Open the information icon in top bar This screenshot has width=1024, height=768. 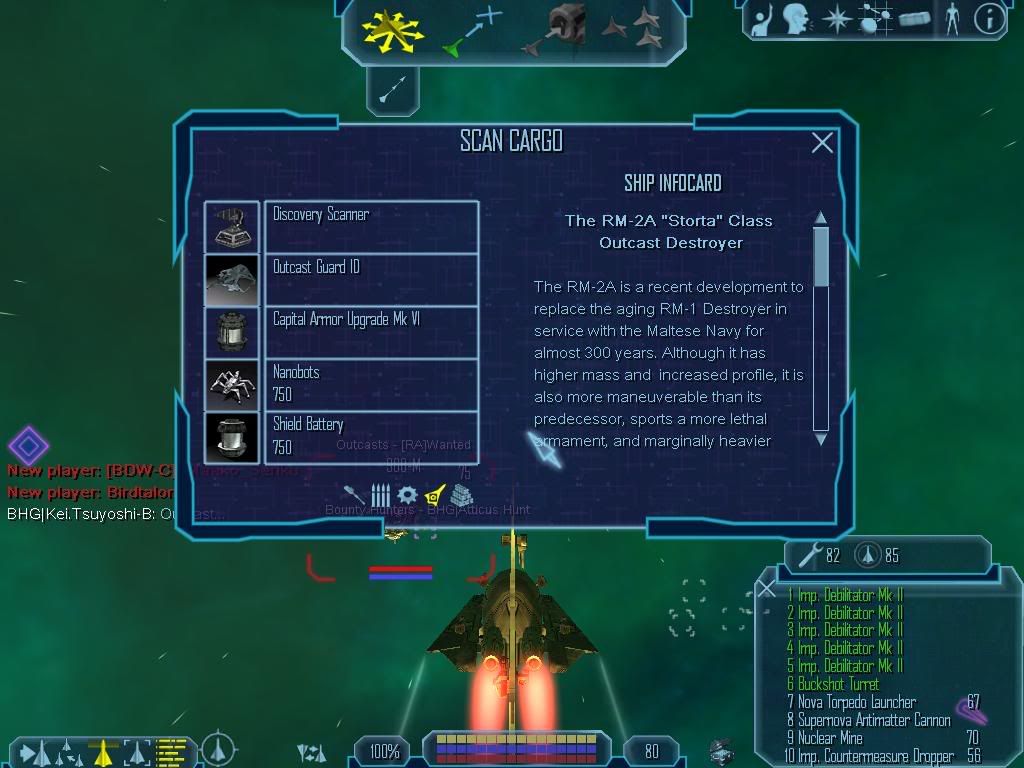coord(989,19)
